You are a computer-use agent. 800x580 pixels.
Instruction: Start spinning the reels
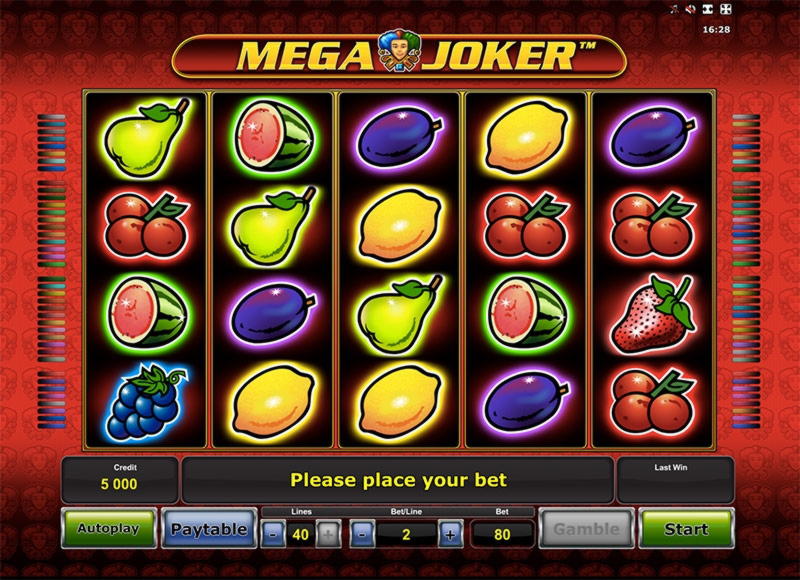[686, 529]
